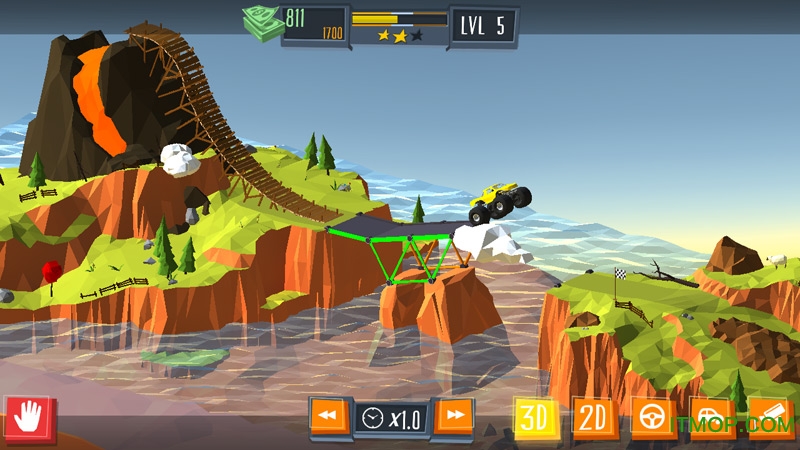Stop the simulation with the red hand button
Image resolution: width=800 pixels, height=450 pixels.
29,417
